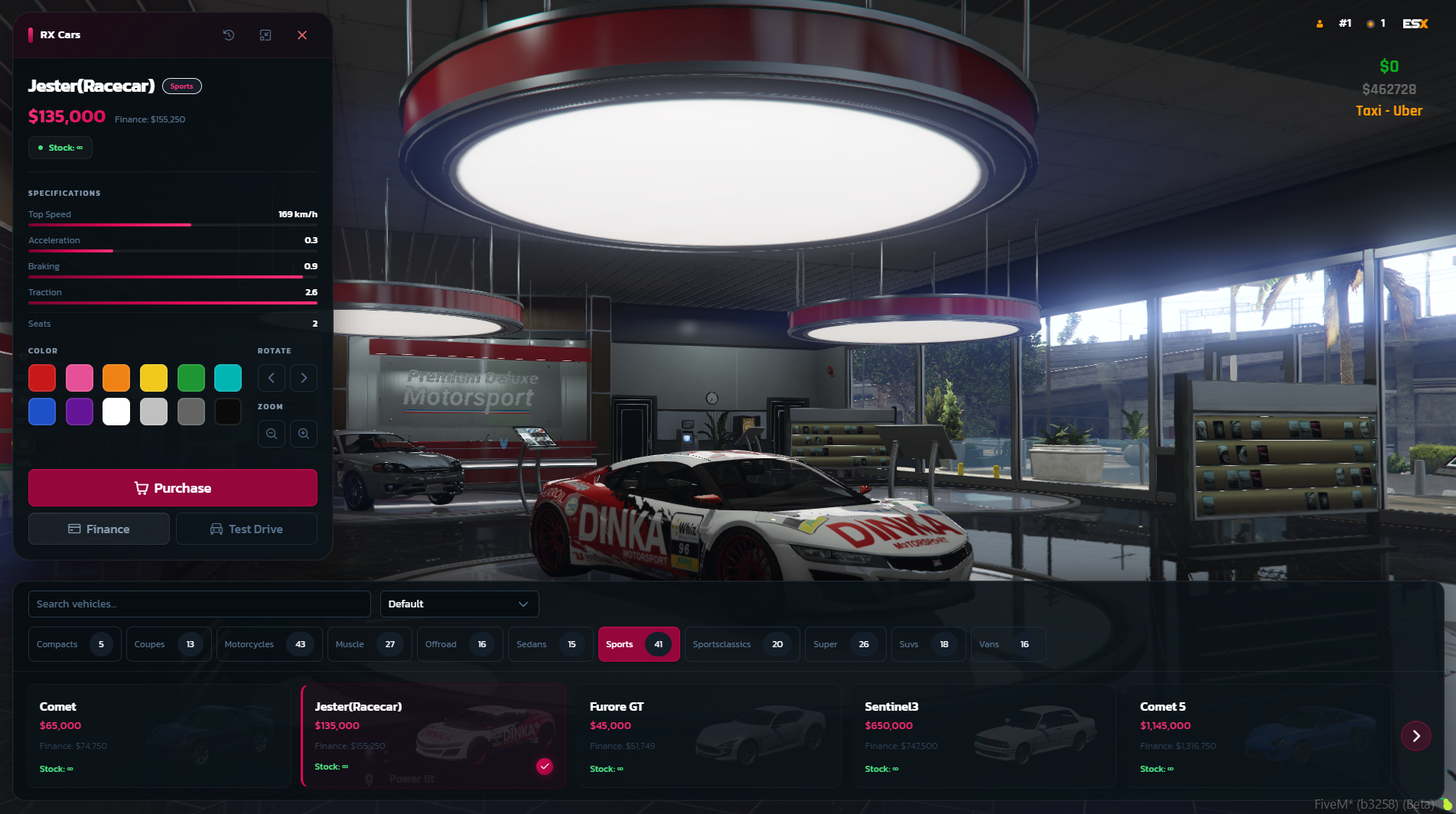Pick the purple color swatch
The height and width of the screenshot is (814, 1456).
(x=80, y=412)
